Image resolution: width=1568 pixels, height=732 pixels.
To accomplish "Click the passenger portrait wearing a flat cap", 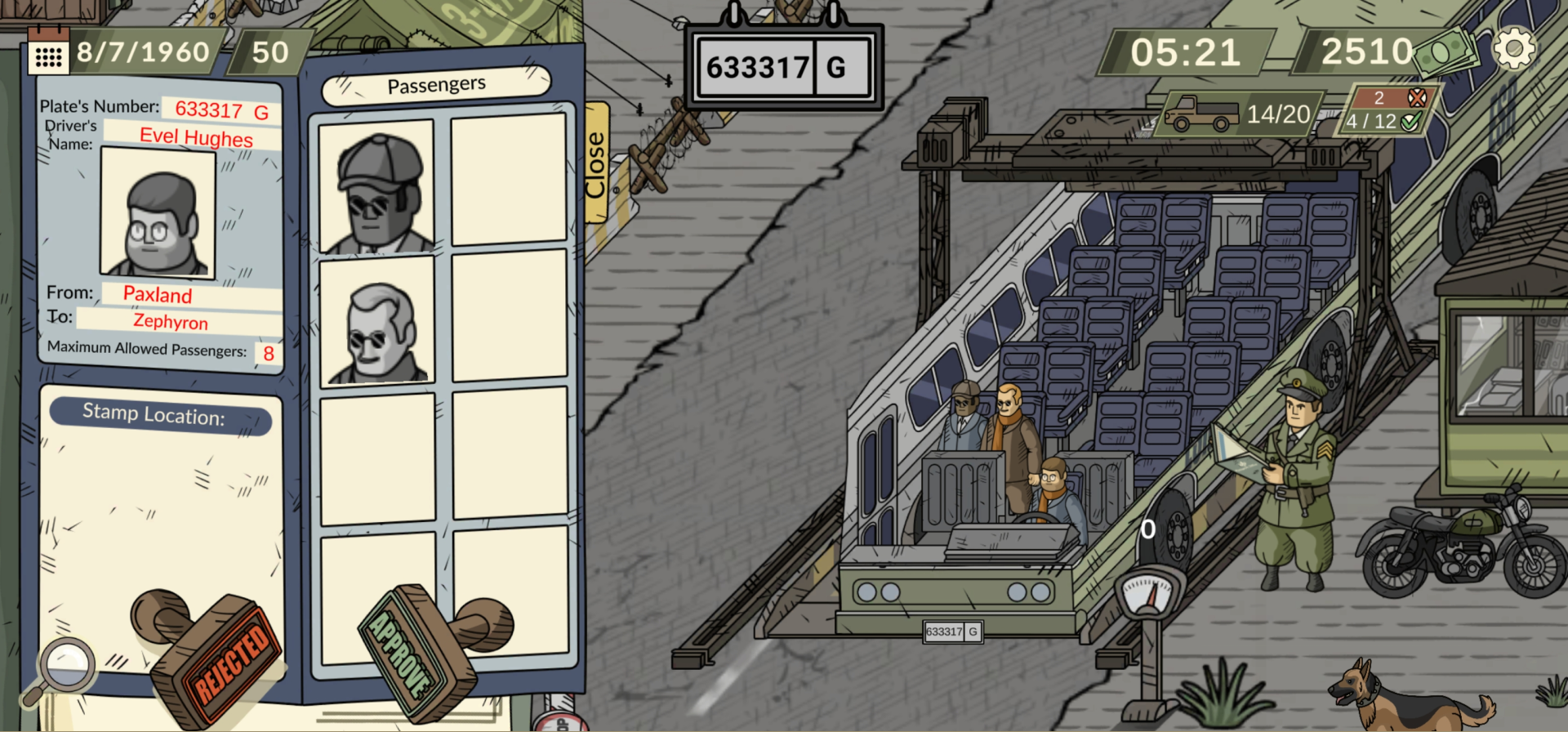I will pos(376,188).
